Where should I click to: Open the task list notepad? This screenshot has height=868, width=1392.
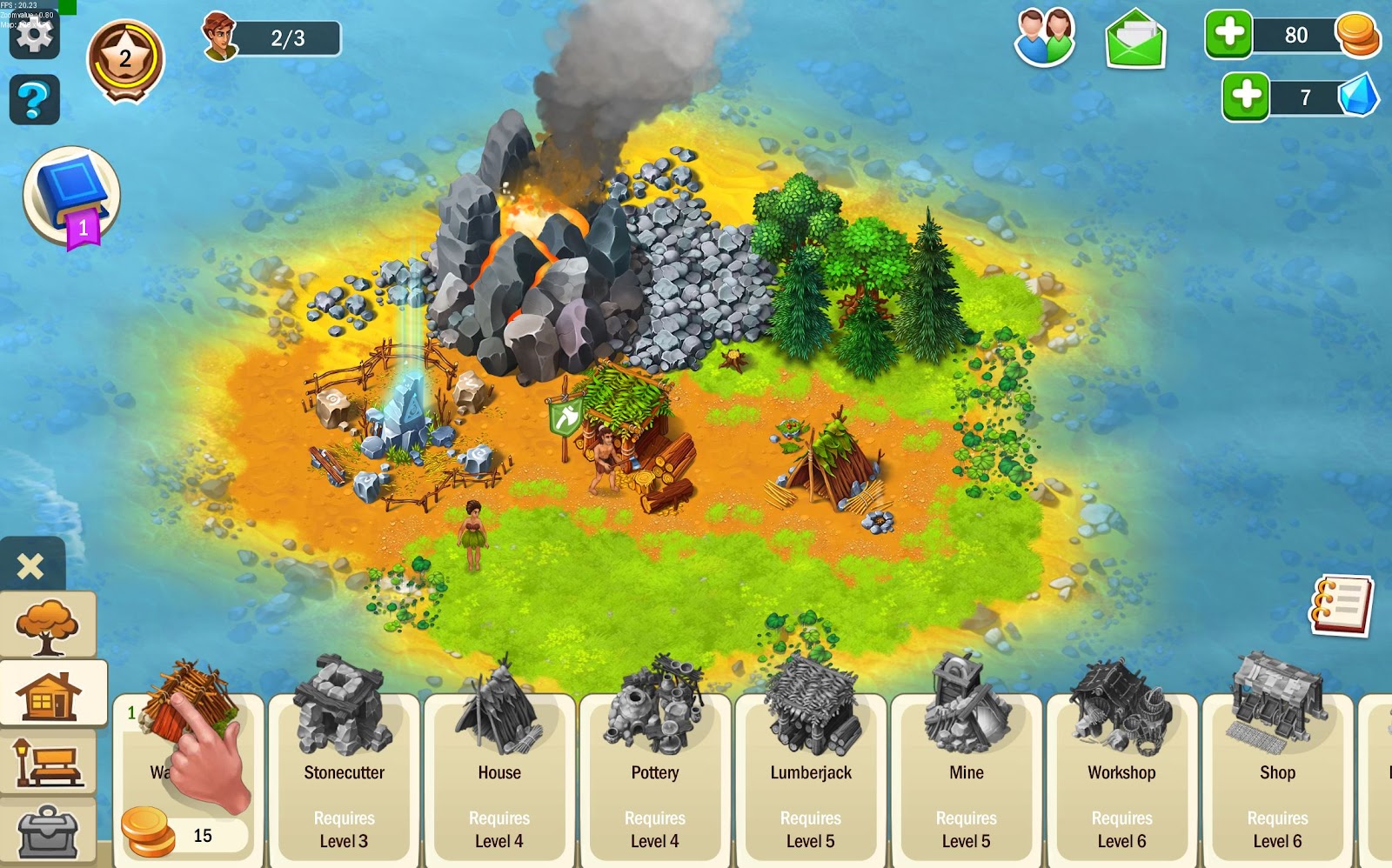1341,604
